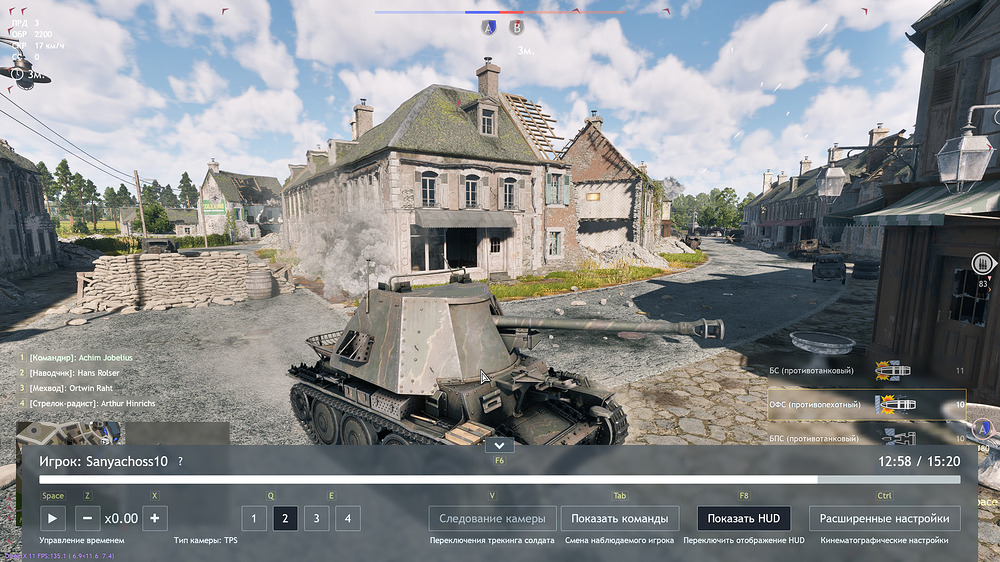
Task: Activate camera type 4
Action: click(347, 518)
